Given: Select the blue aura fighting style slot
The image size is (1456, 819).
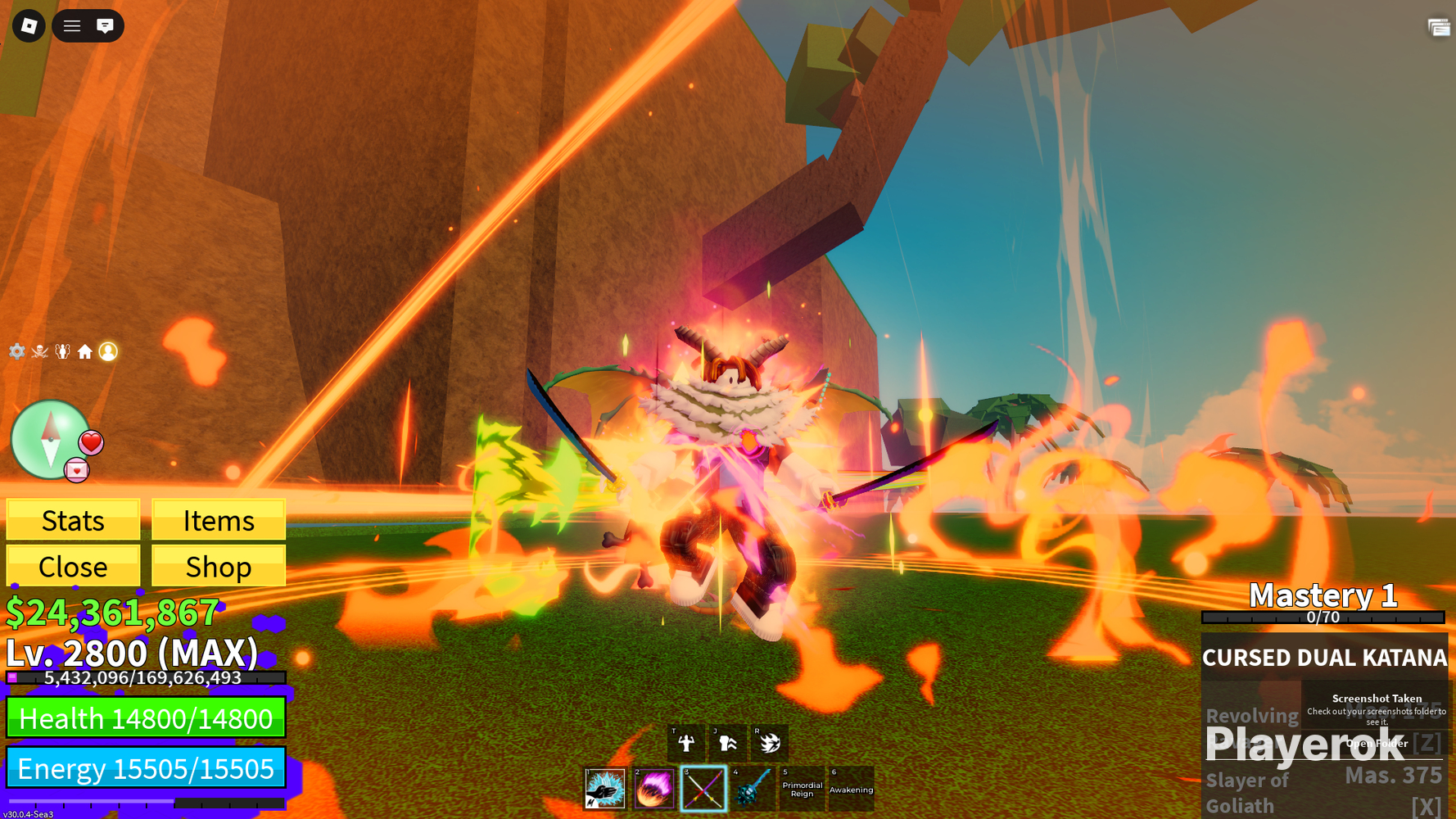Looking at the screenshot, I should [605, 789].
